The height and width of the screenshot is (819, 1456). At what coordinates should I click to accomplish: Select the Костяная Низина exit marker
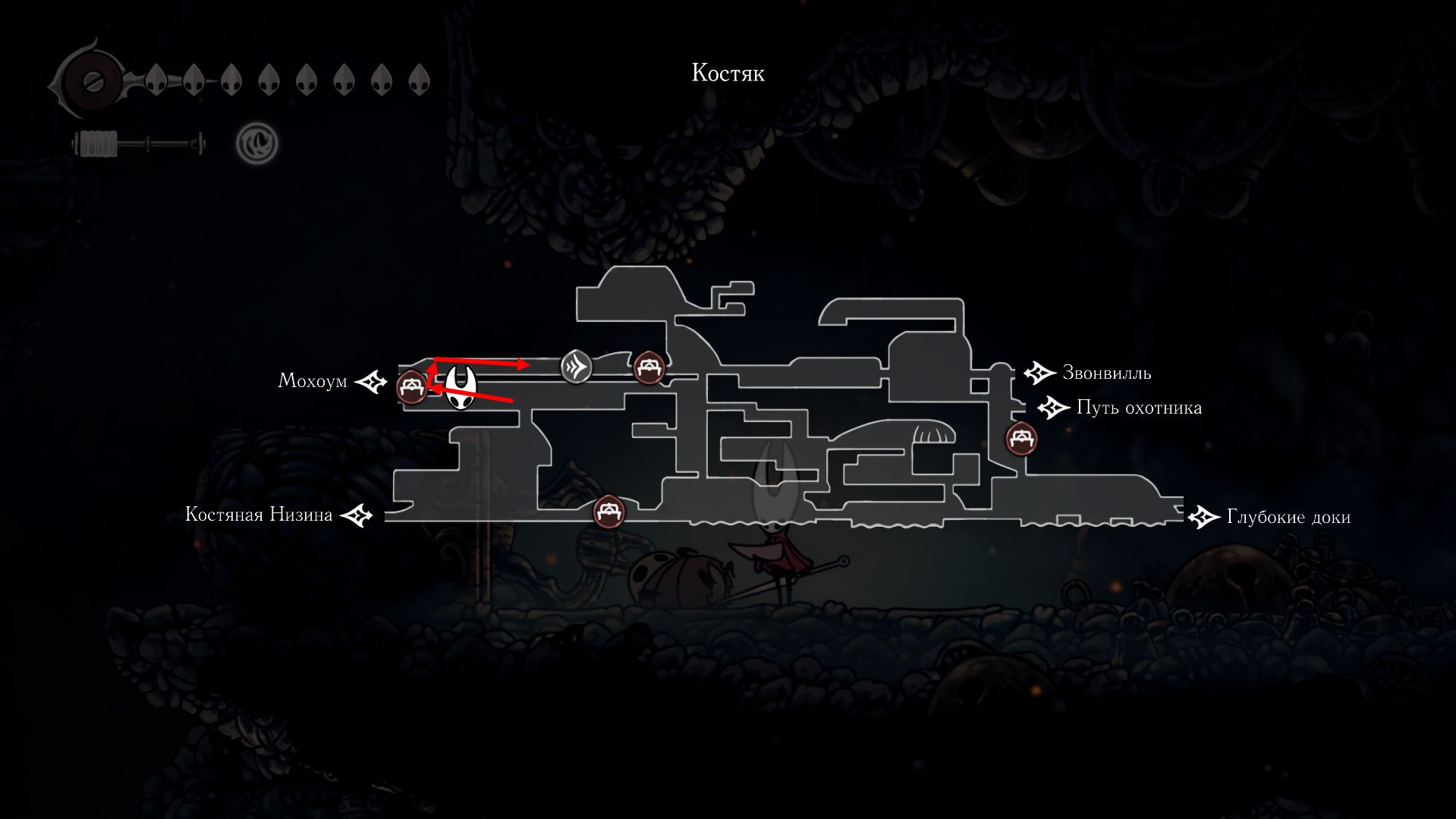356,516
